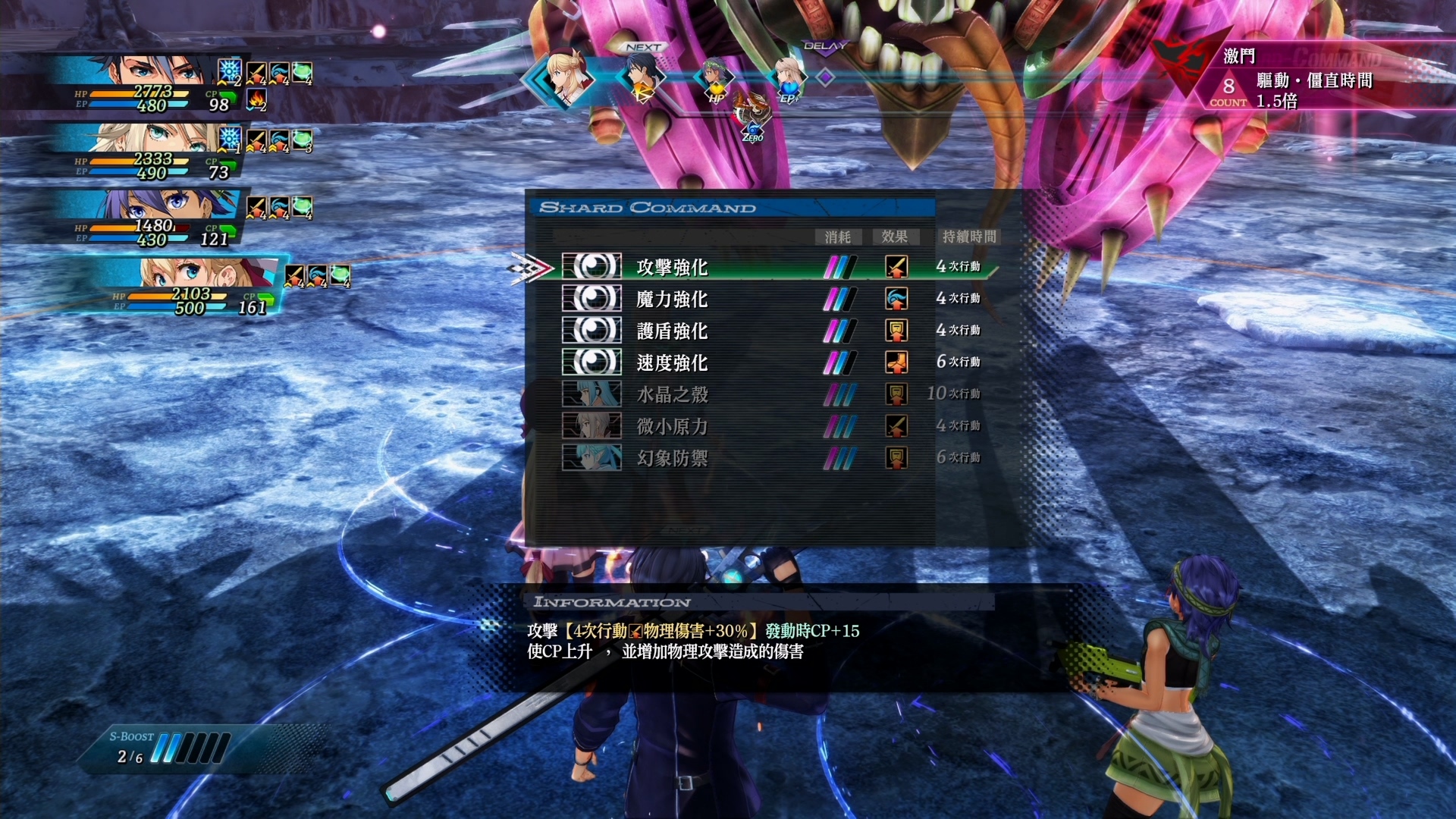This screenshot has width=1456, height=819.
Task: Select the attack effect icon beside 攻擊強化
Action: [896, 267]
